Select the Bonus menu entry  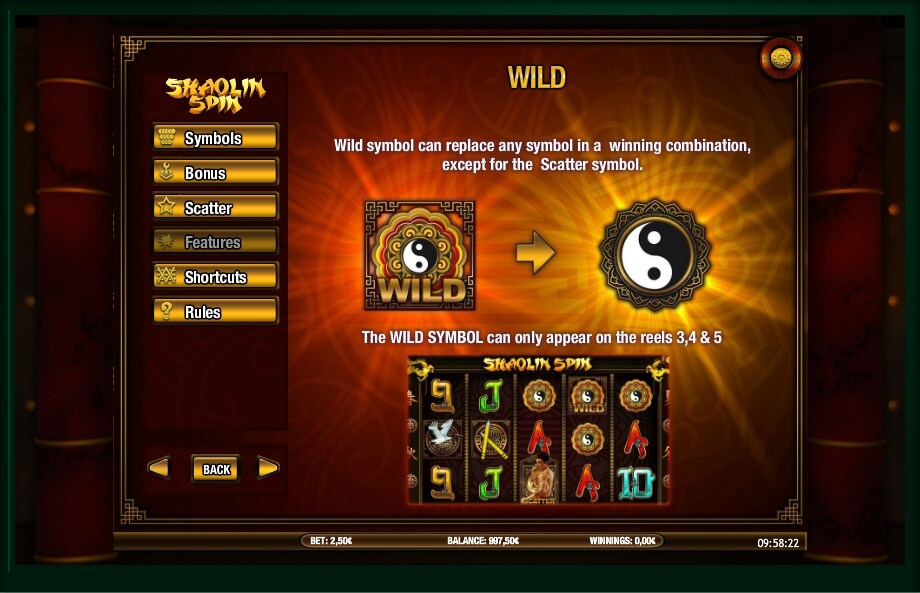click(x=215, y=173)
